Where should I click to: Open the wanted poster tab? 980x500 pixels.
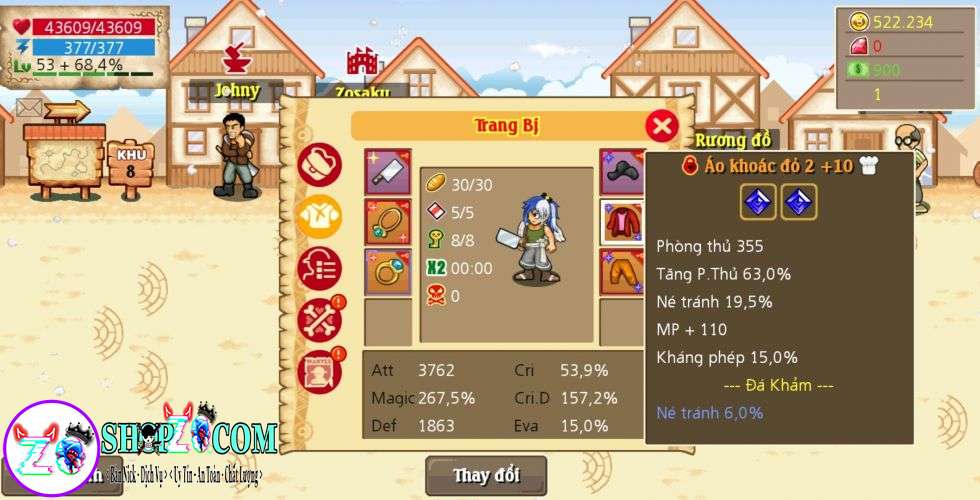pyautogui.click(x=320, y=371)
